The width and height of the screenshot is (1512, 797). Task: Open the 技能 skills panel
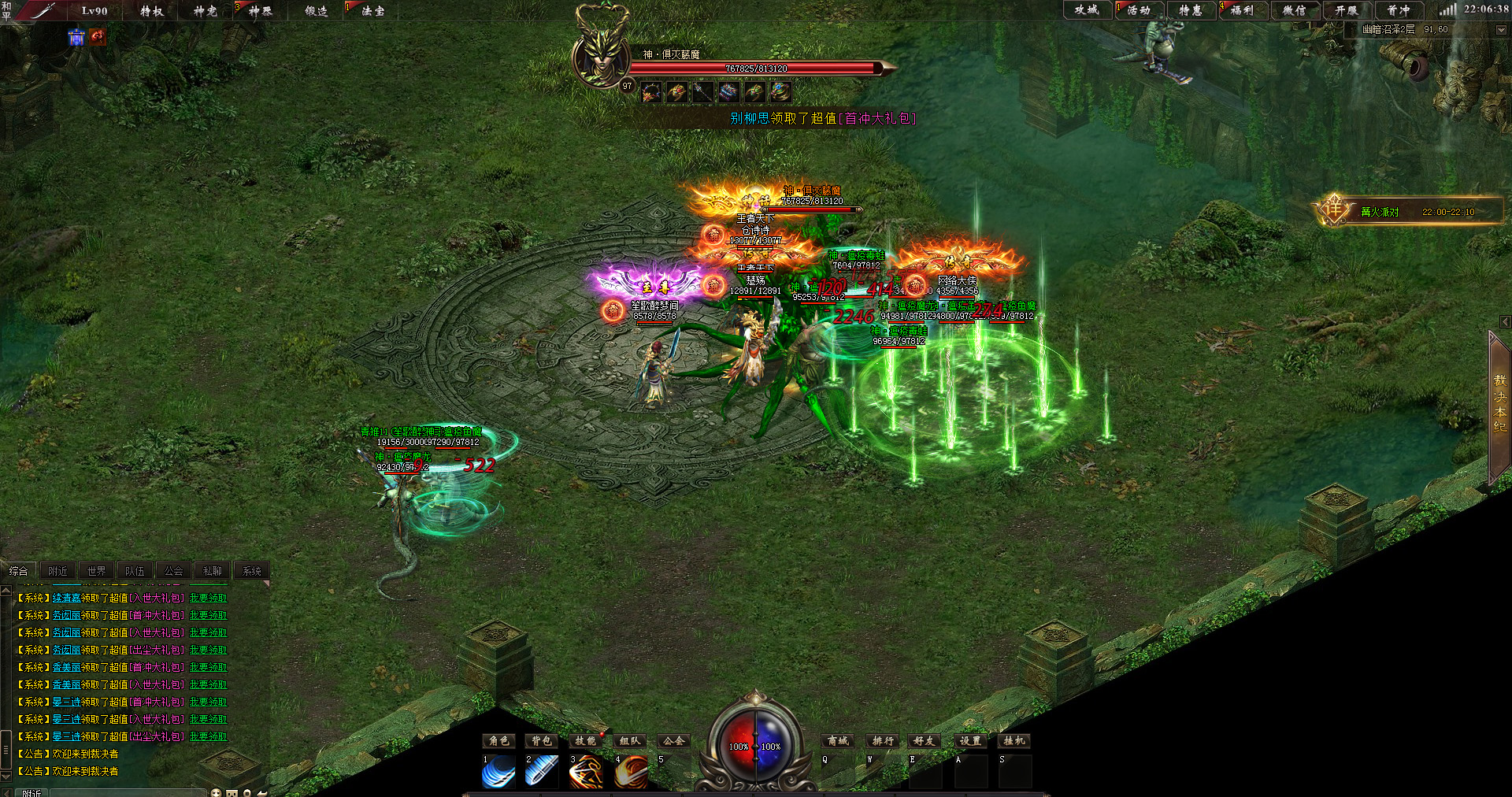[585, 741]
